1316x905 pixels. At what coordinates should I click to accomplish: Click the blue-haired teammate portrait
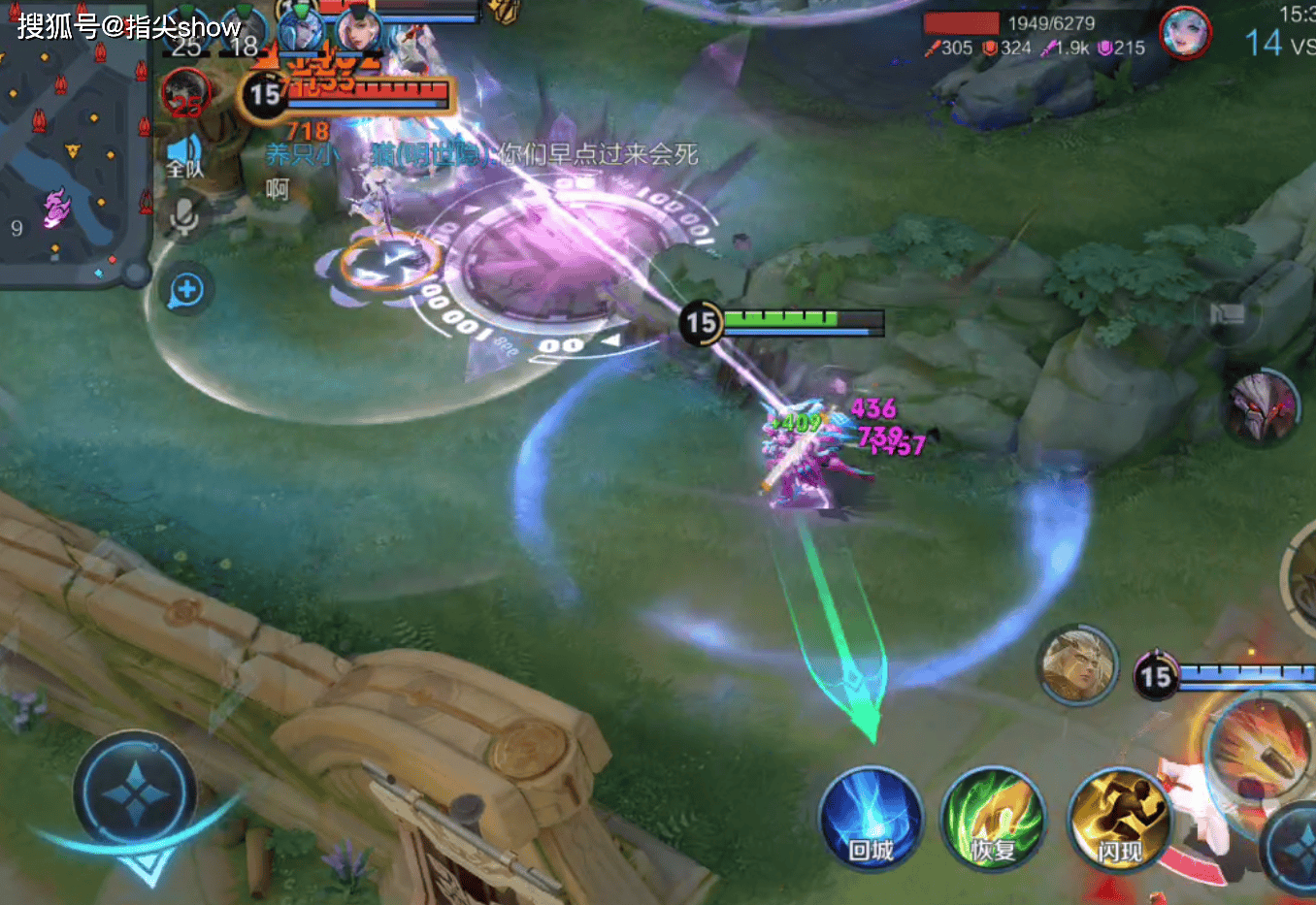click(301, 29)
